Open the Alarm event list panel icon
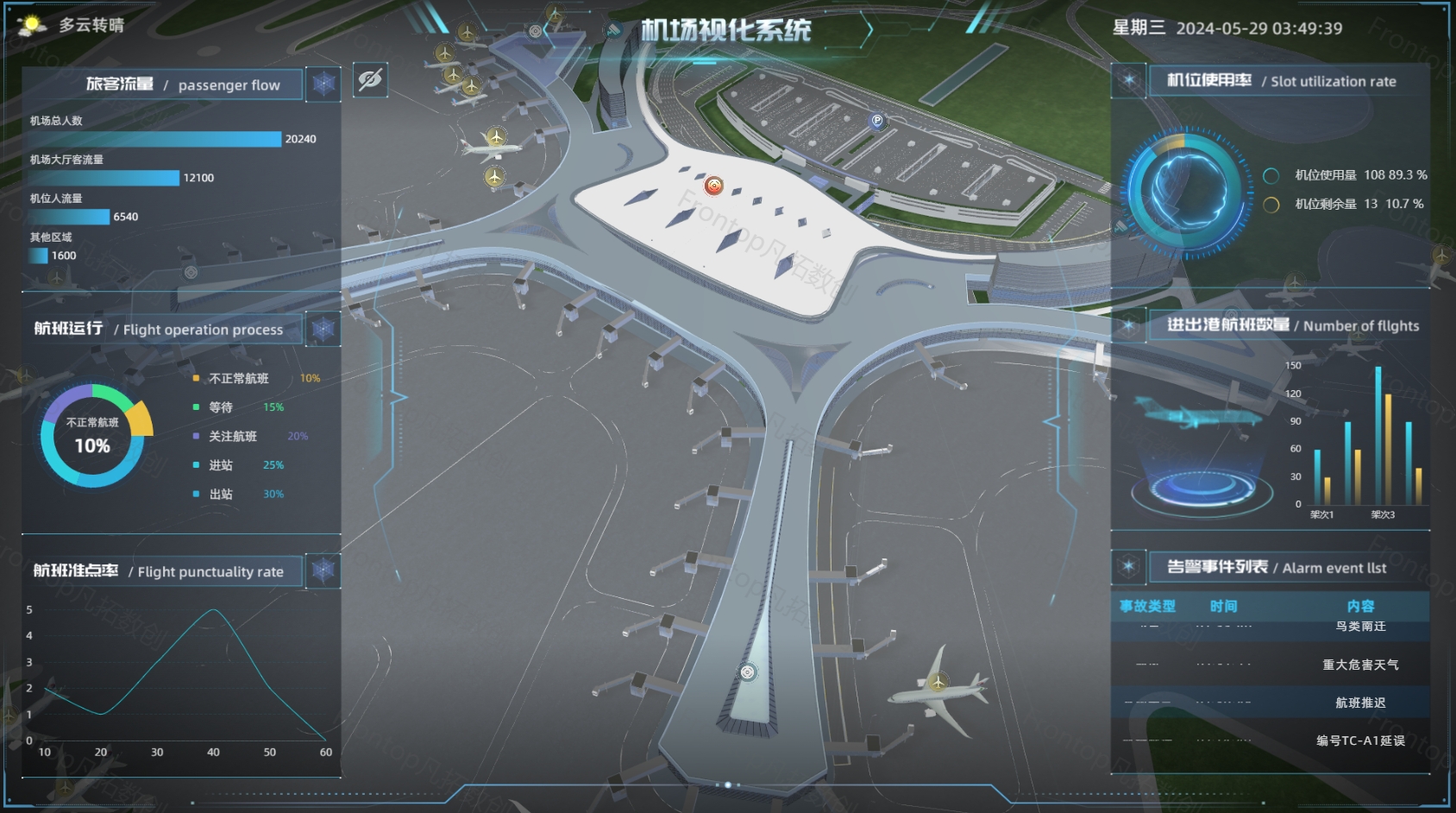This screenshot has width=1456, height=813. pos(1128,567)
